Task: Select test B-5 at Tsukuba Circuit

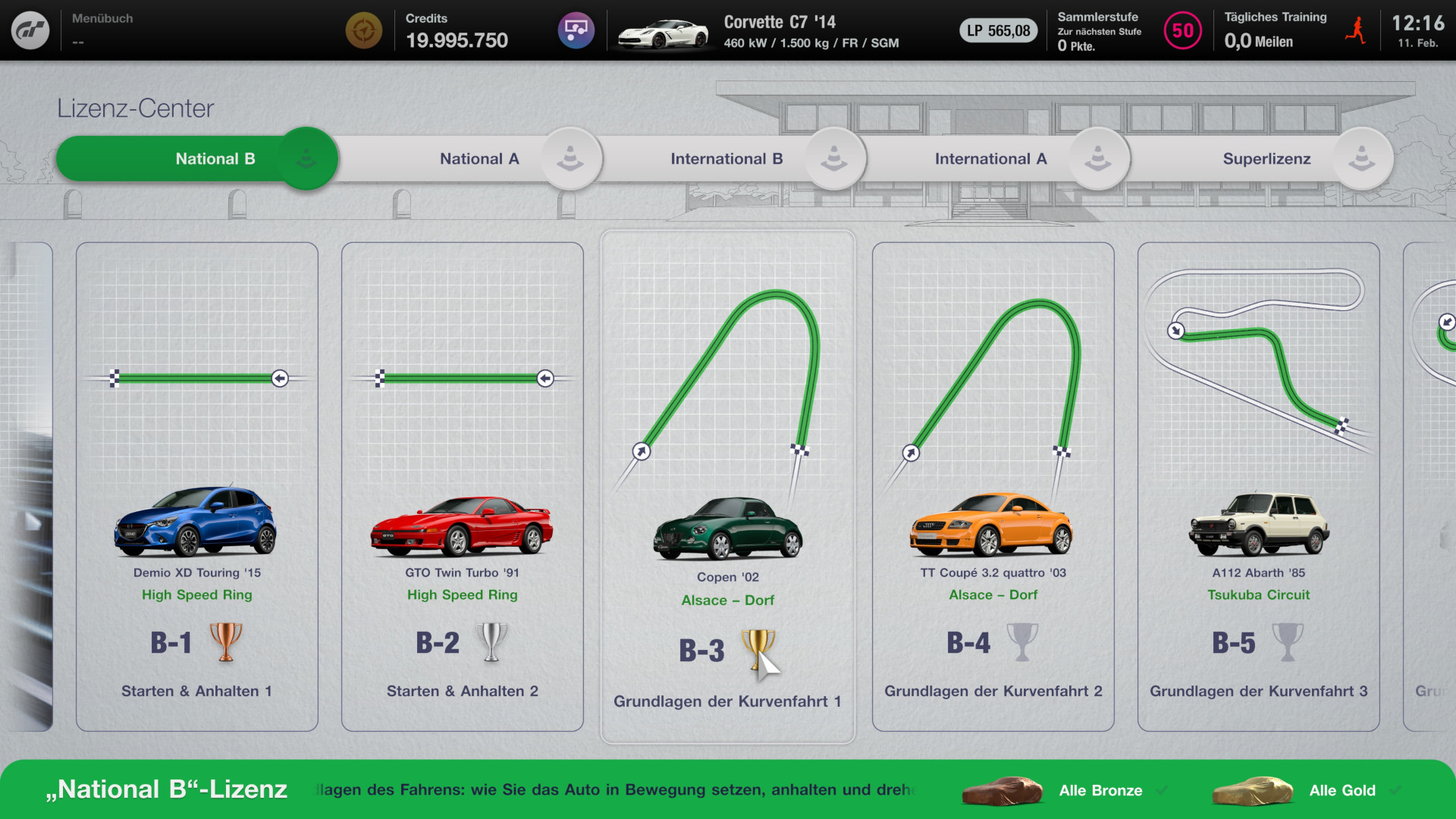Action: coord(1259,486)
